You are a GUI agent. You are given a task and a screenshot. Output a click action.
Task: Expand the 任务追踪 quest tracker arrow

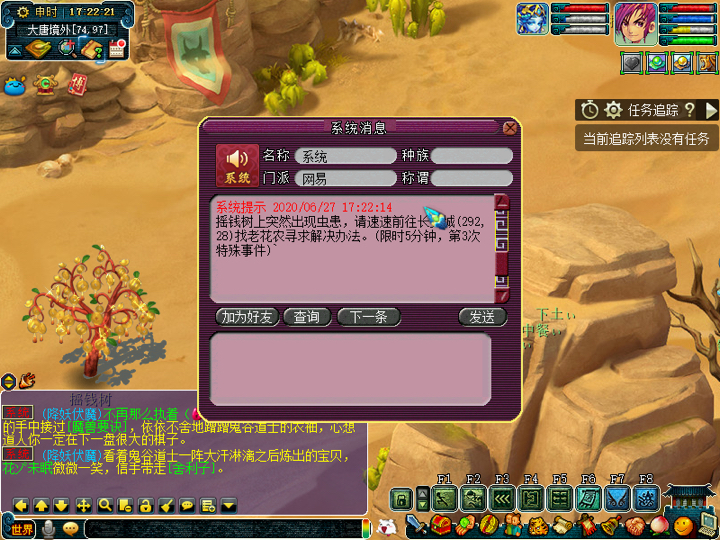point(711,110)
